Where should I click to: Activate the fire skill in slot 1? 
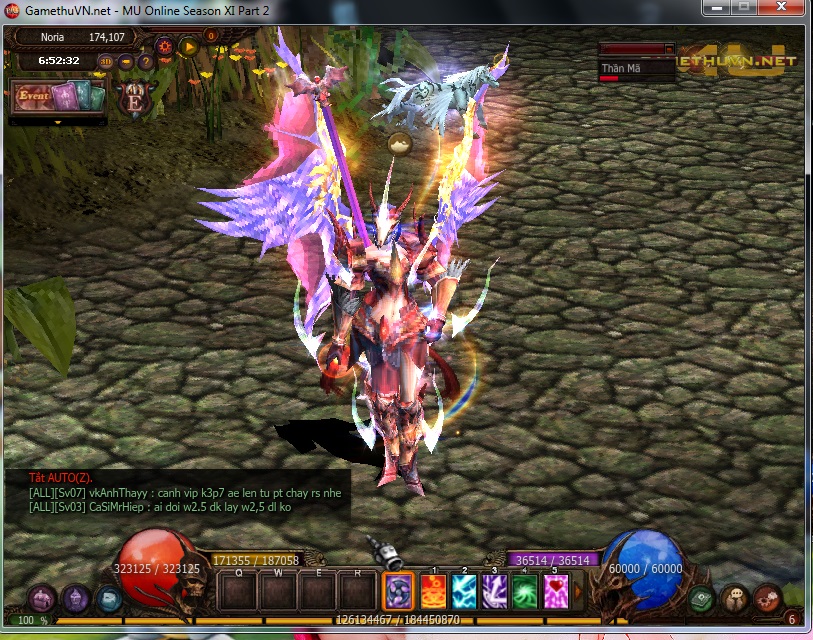(x=434, y=590)
